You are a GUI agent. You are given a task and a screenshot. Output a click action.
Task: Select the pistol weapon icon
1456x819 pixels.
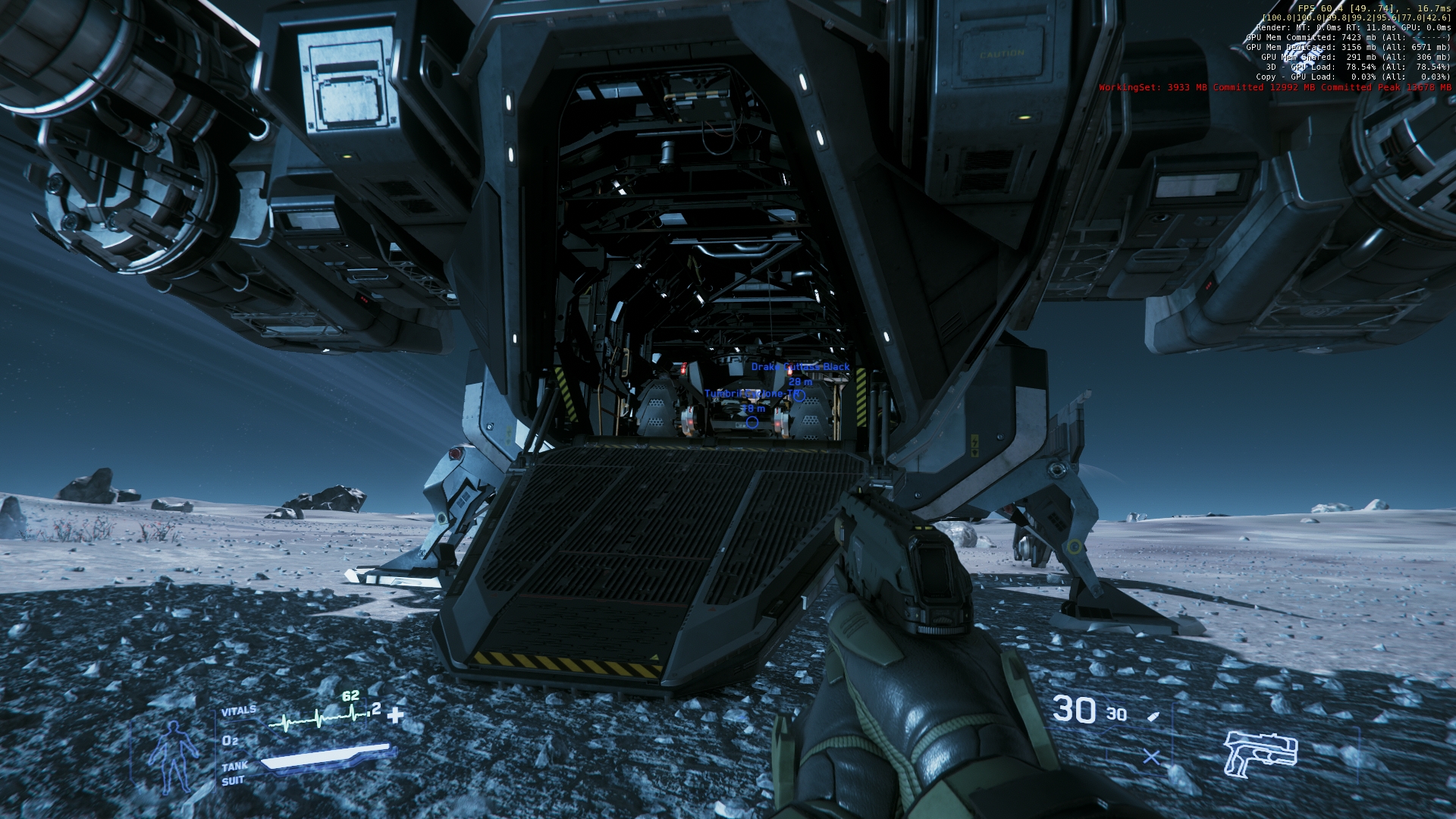point(1260,752)
